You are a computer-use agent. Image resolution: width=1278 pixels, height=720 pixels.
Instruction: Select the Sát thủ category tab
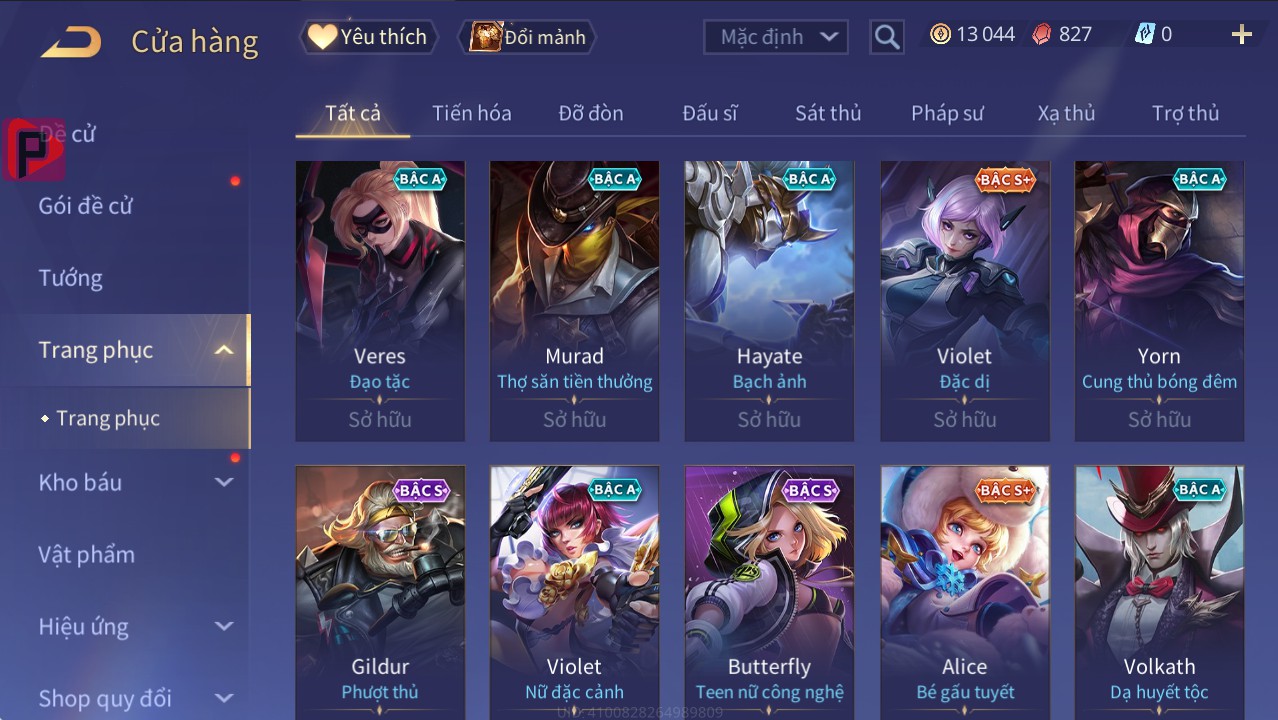pos(827,113)
